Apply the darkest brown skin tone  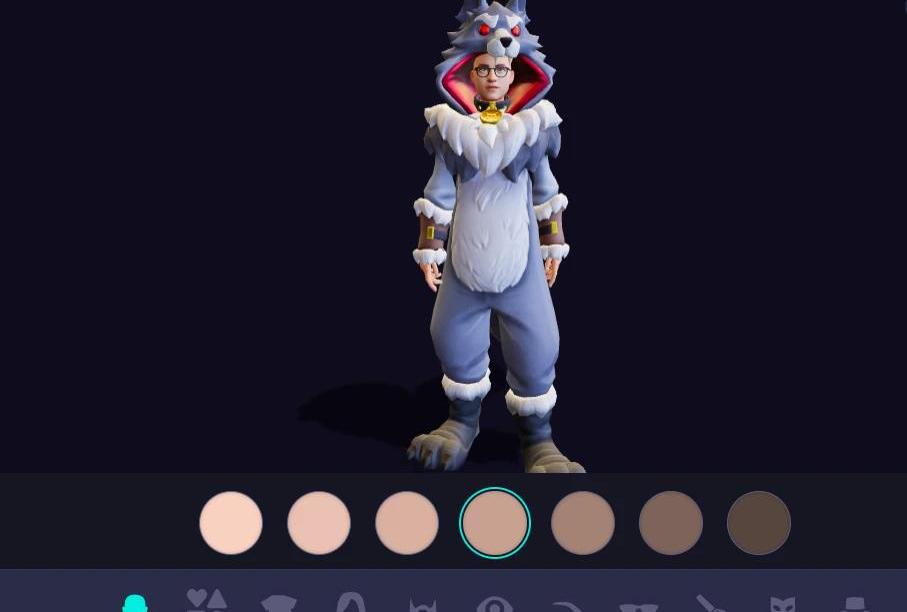[x=759, y=523]
